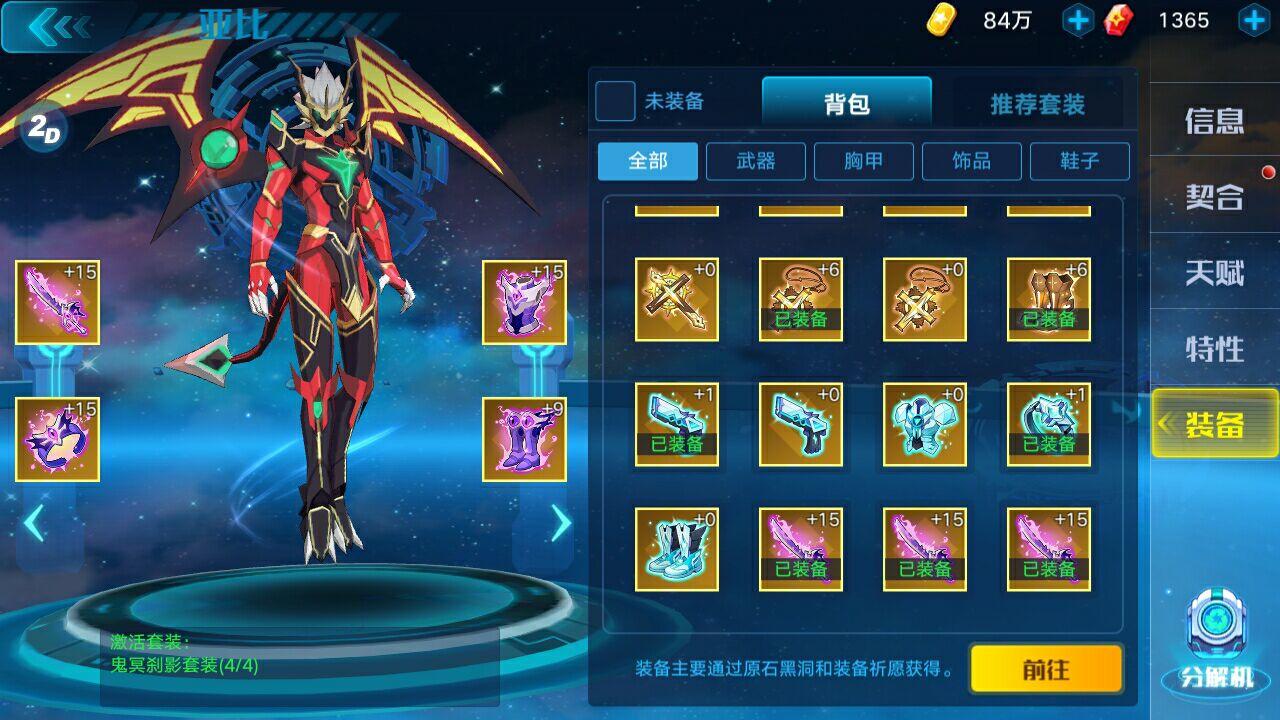Click the blue pistol inventory item
The height and width of the screenshot is (720, 1280).
(800, 425)
